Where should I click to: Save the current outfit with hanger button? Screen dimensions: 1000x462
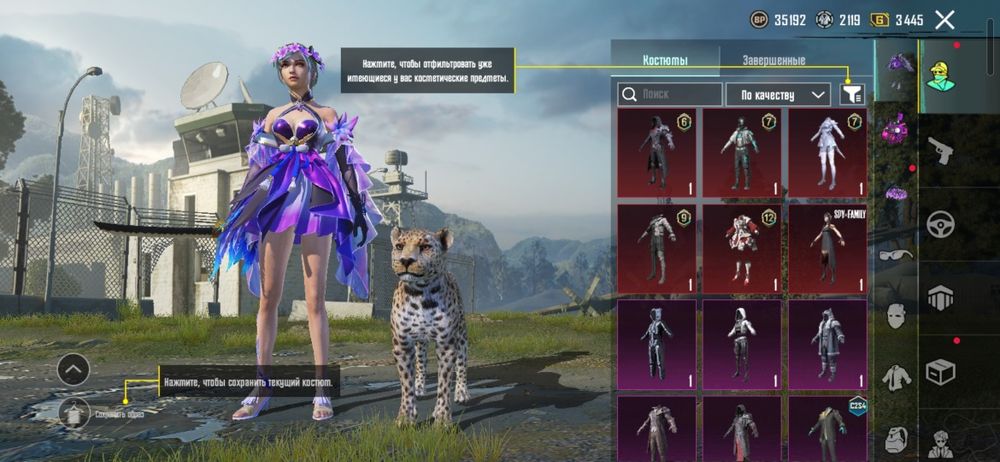74,412
